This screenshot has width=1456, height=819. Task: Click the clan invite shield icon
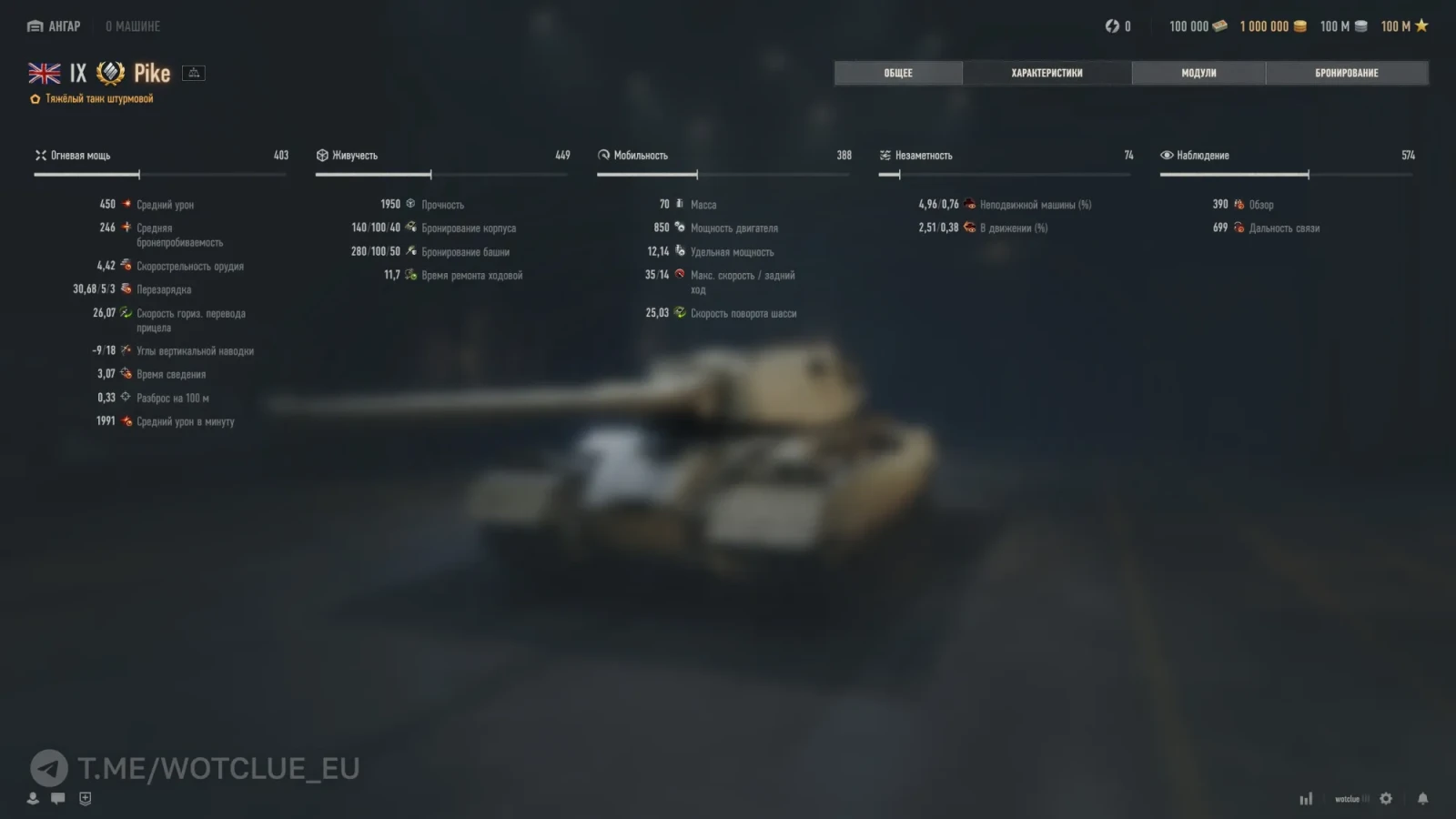pos(84,798)
